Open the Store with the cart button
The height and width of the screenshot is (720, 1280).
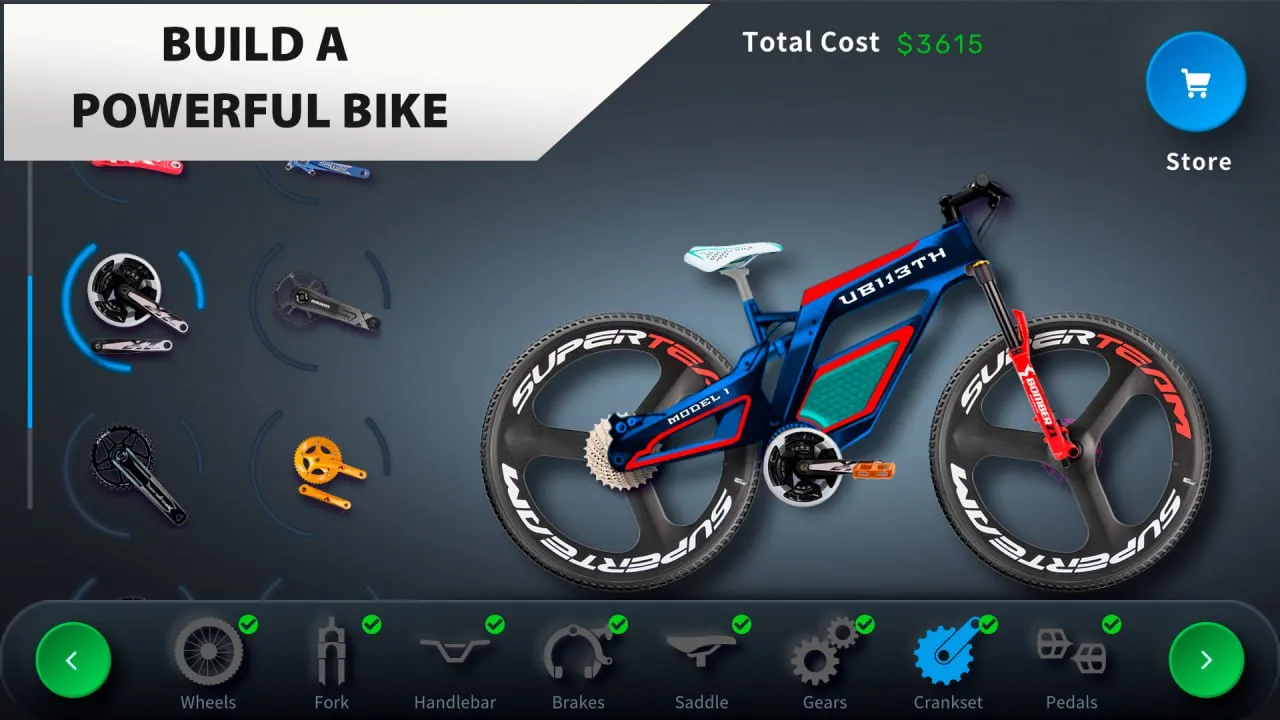click(x=1196, y=83)
